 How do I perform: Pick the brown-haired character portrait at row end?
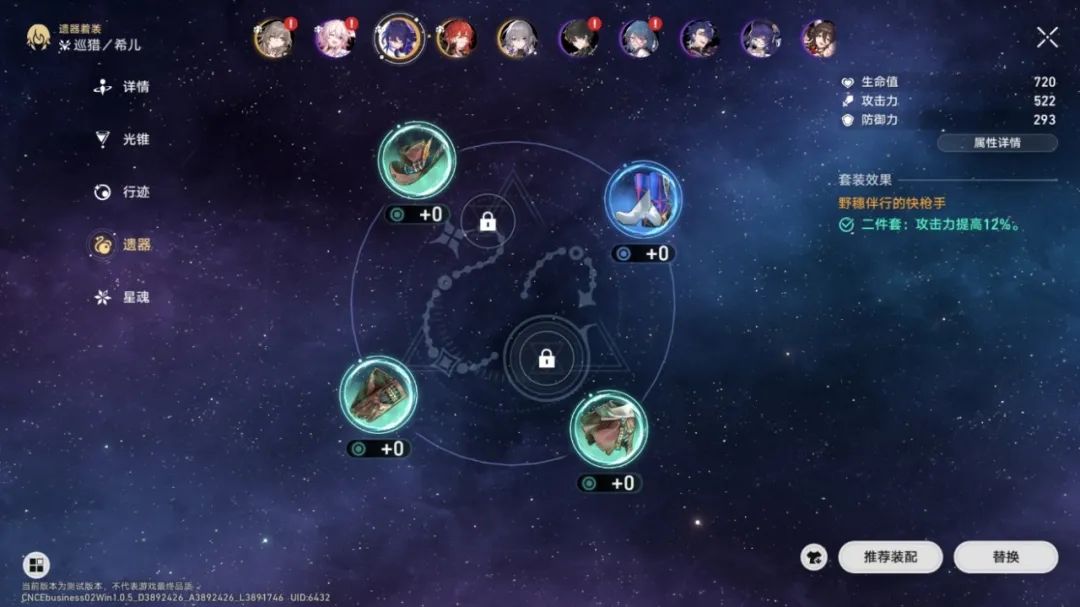(x=820, y=38)
